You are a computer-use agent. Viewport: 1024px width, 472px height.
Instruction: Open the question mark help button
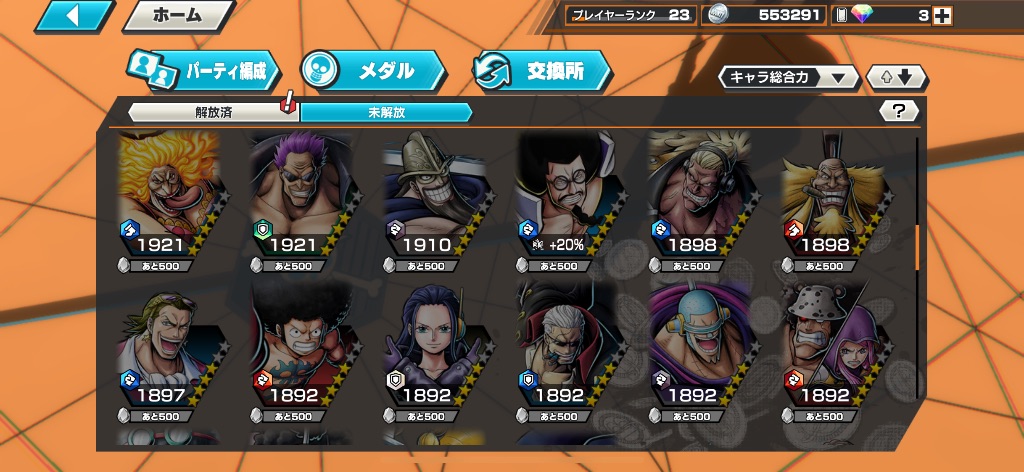click(898, 111)
